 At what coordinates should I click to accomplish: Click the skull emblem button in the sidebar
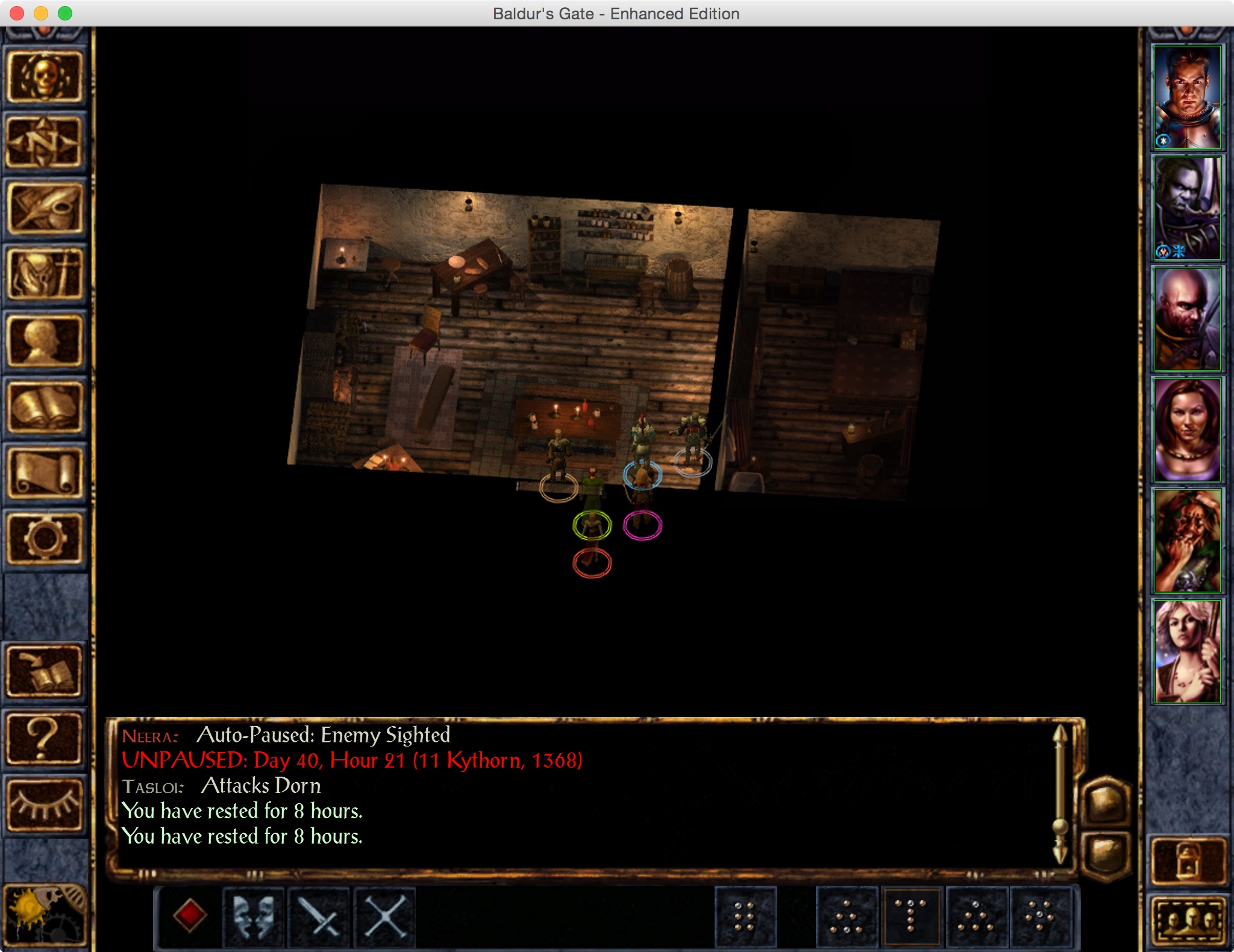[x=45, y=77]
